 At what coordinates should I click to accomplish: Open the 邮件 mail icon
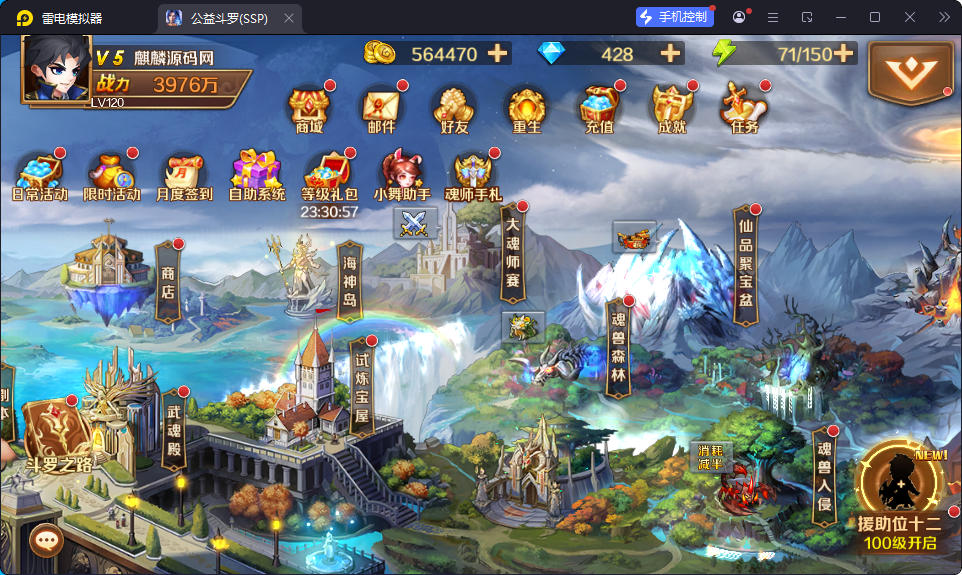click(381, 109)
